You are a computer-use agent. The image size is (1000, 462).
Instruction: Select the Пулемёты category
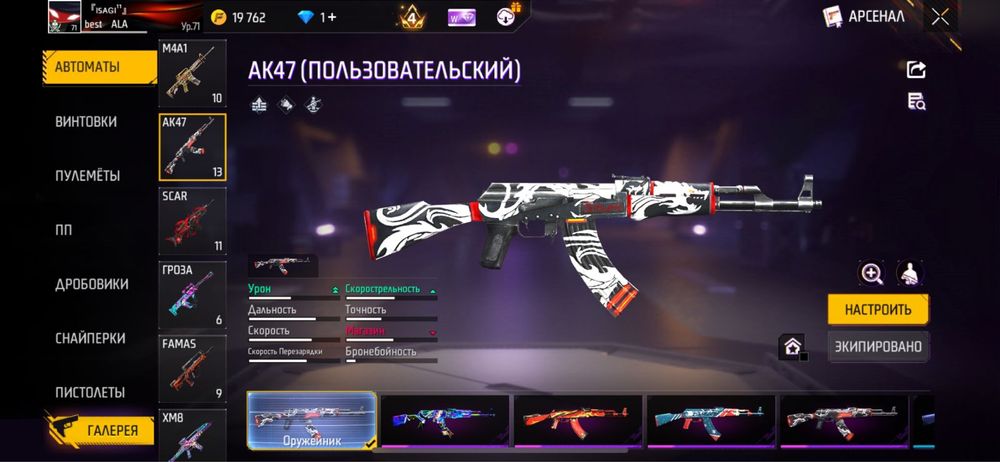(88, 175)
